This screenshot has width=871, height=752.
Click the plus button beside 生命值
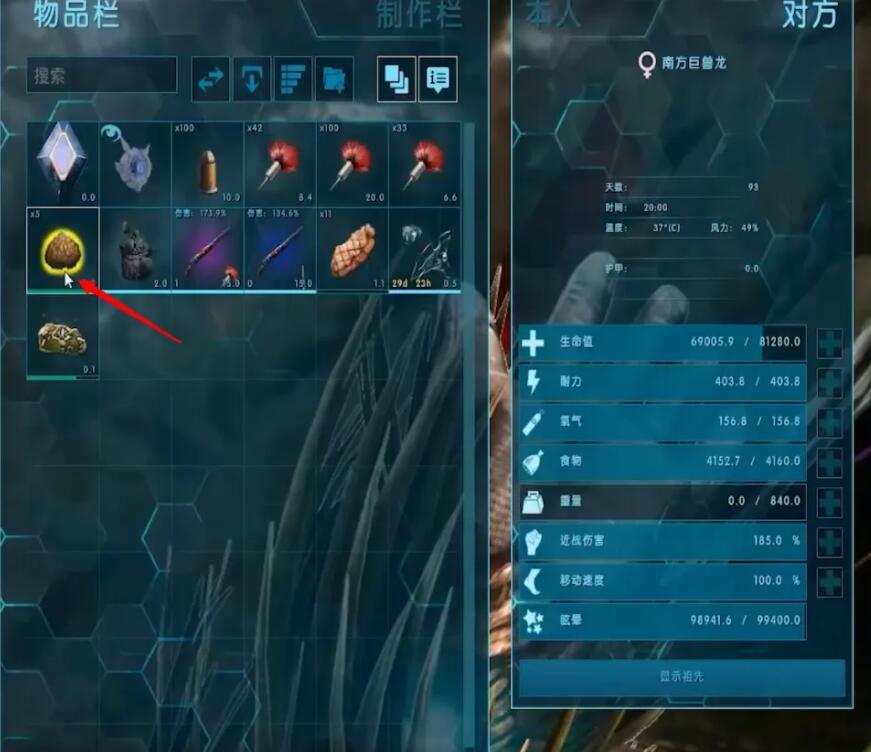coord(829,342)
